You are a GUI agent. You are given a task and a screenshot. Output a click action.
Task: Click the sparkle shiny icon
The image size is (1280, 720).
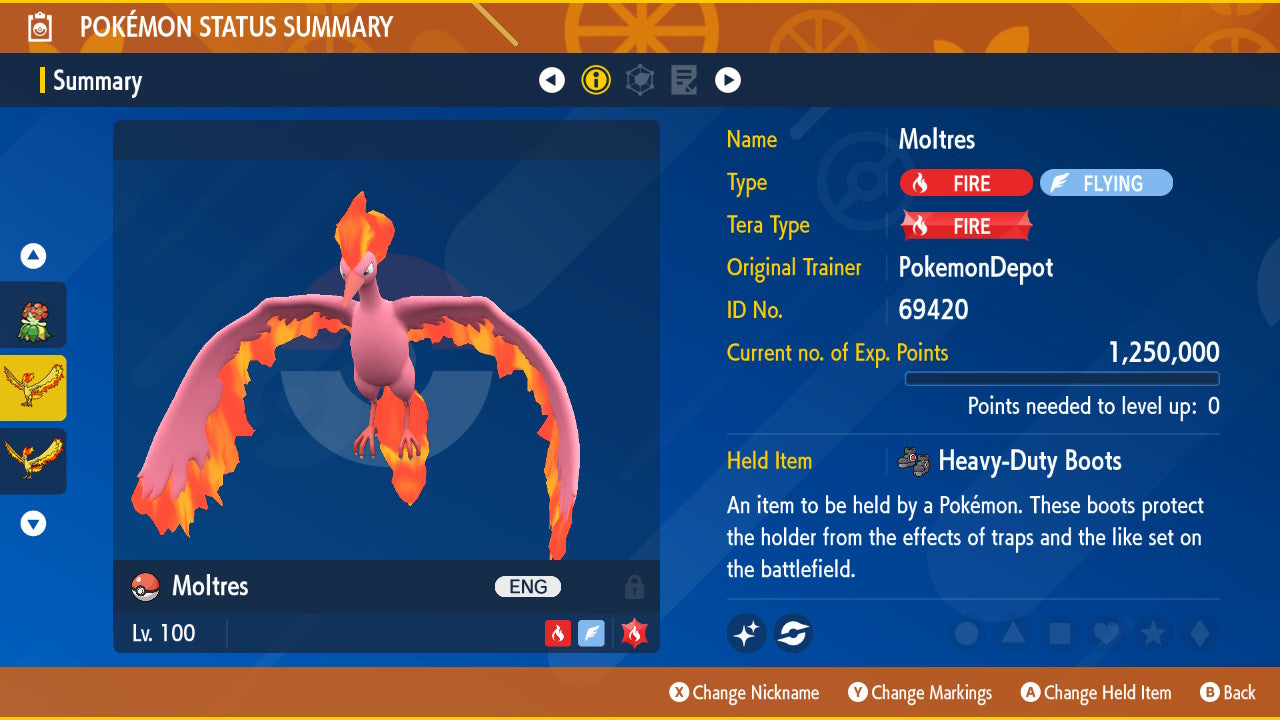coord(747,633)
